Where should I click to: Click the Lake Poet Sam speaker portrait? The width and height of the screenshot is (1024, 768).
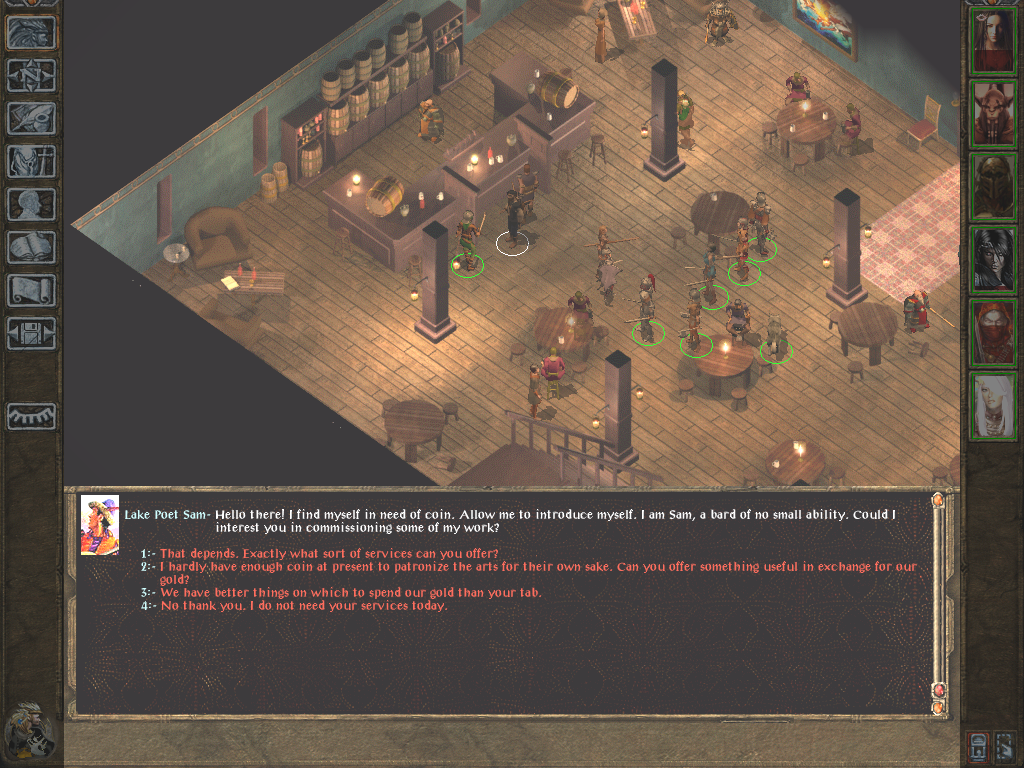[100, 525]
